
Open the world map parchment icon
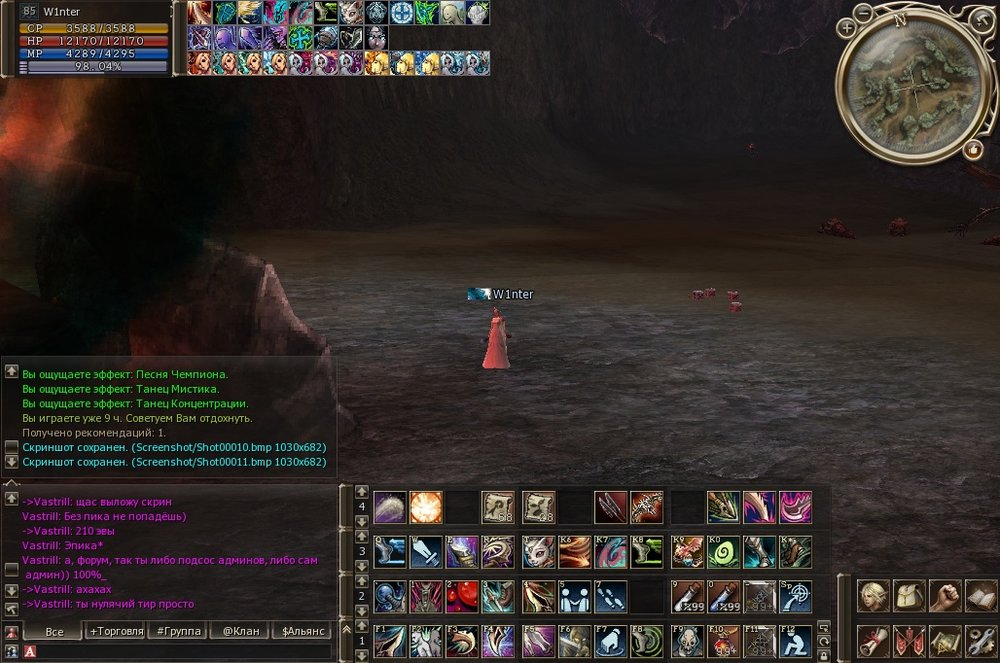pos(944,641)
